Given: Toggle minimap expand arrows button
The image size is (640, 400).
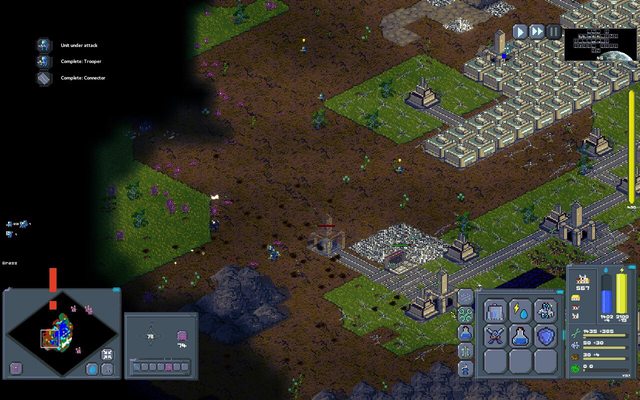Looking at the screenshot, I should (x=107, y=354).
